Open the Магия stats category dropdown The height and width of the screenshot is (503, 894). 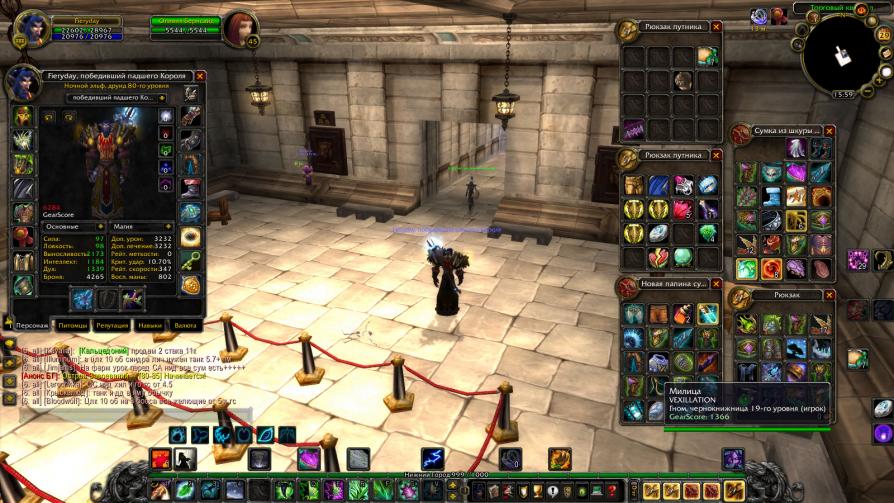click(x=166, y=227)
